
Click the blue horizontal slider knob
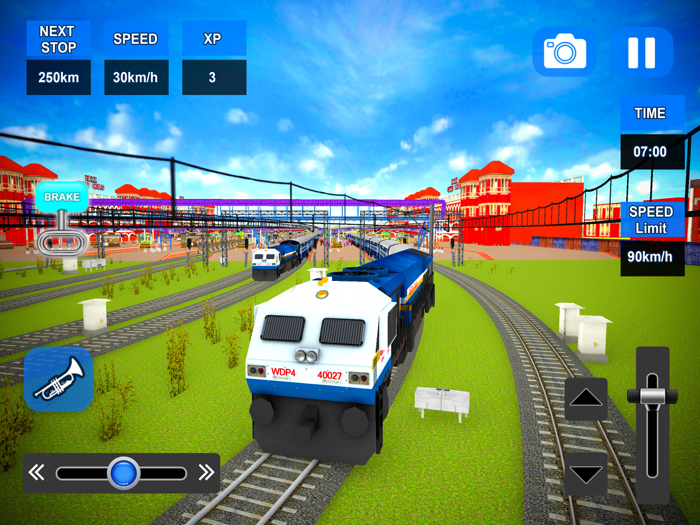coord(123,473)
